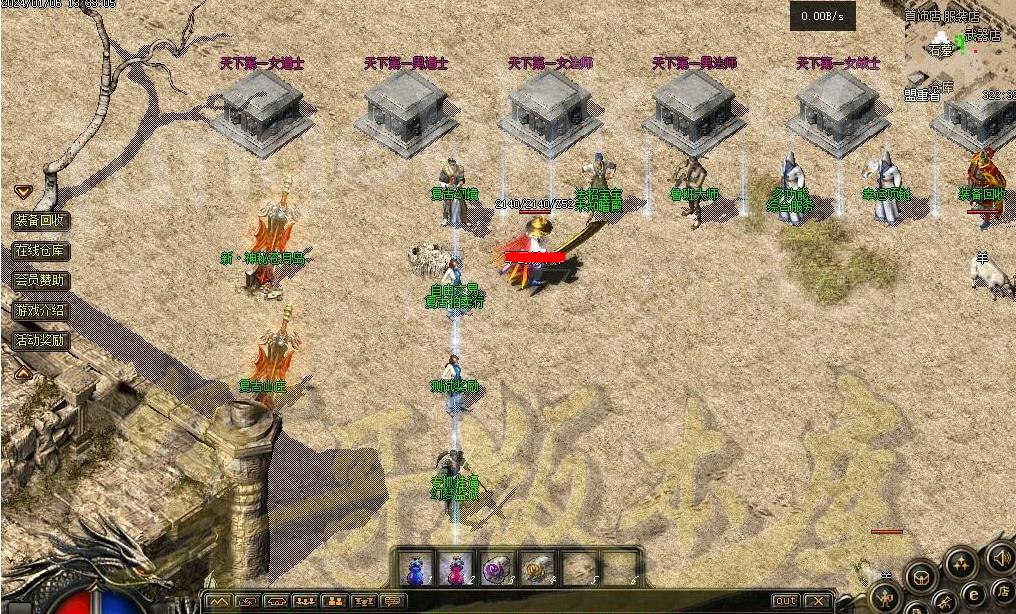The height and width of the screenshot is (614, 1016).
Task: Click the X button on the bottom bar
Action: point(818,601)
